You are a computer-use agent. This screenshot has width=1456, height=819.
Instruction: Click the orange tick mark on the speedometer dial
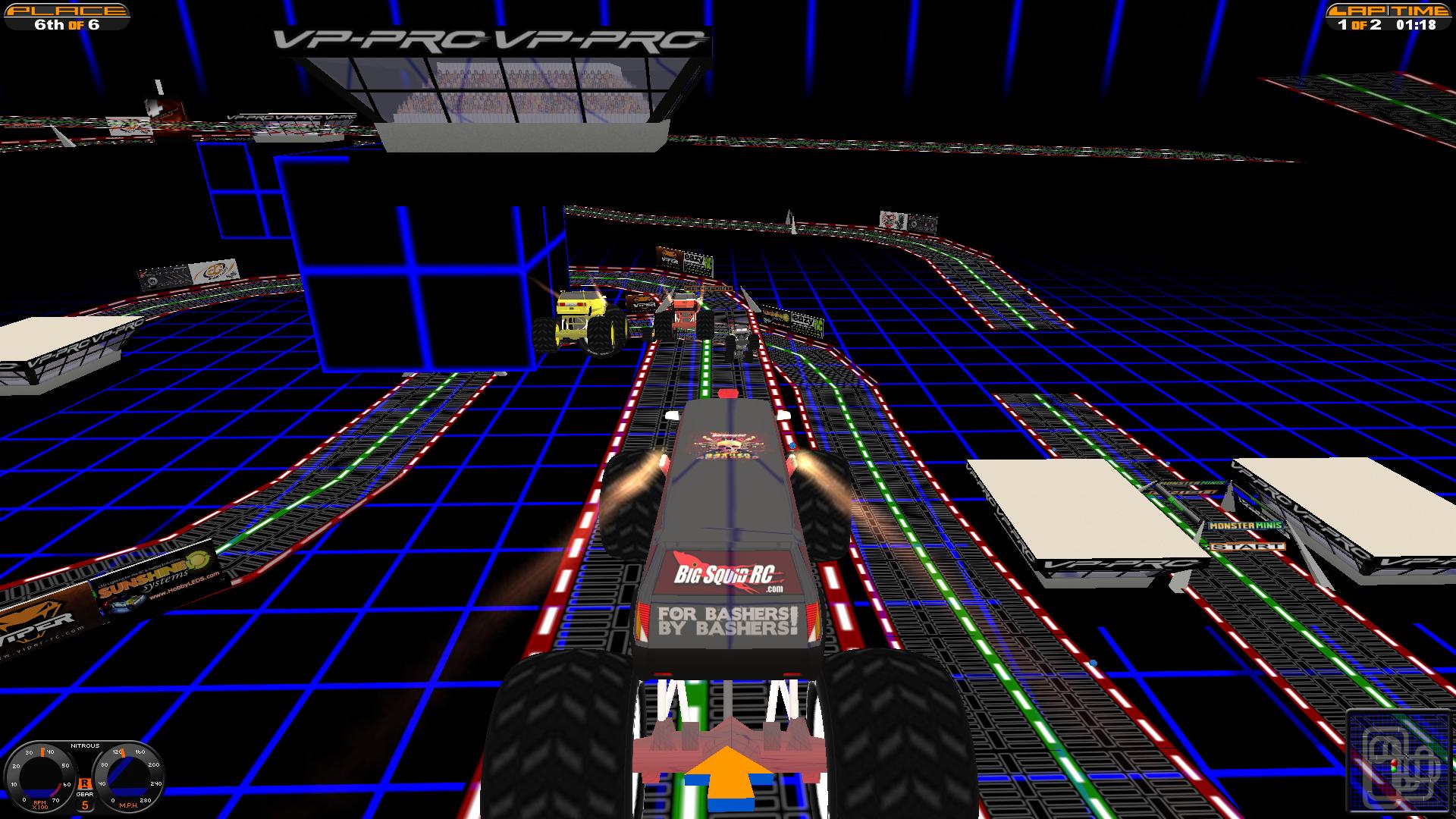pos(123,754)
